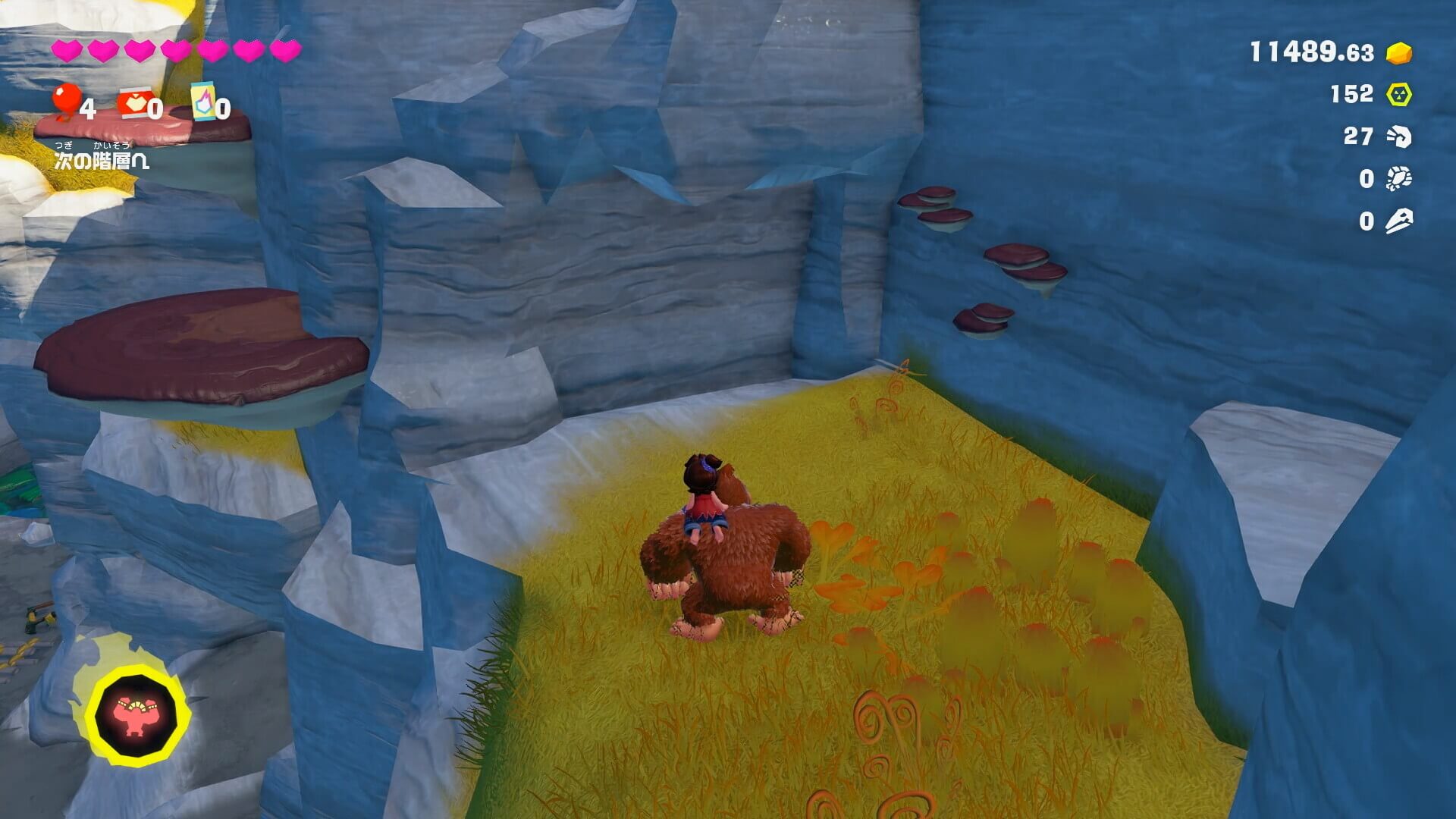Activate the Kong transformation gauge icon
Screen dimensions: 1456x819
(137, 714)
